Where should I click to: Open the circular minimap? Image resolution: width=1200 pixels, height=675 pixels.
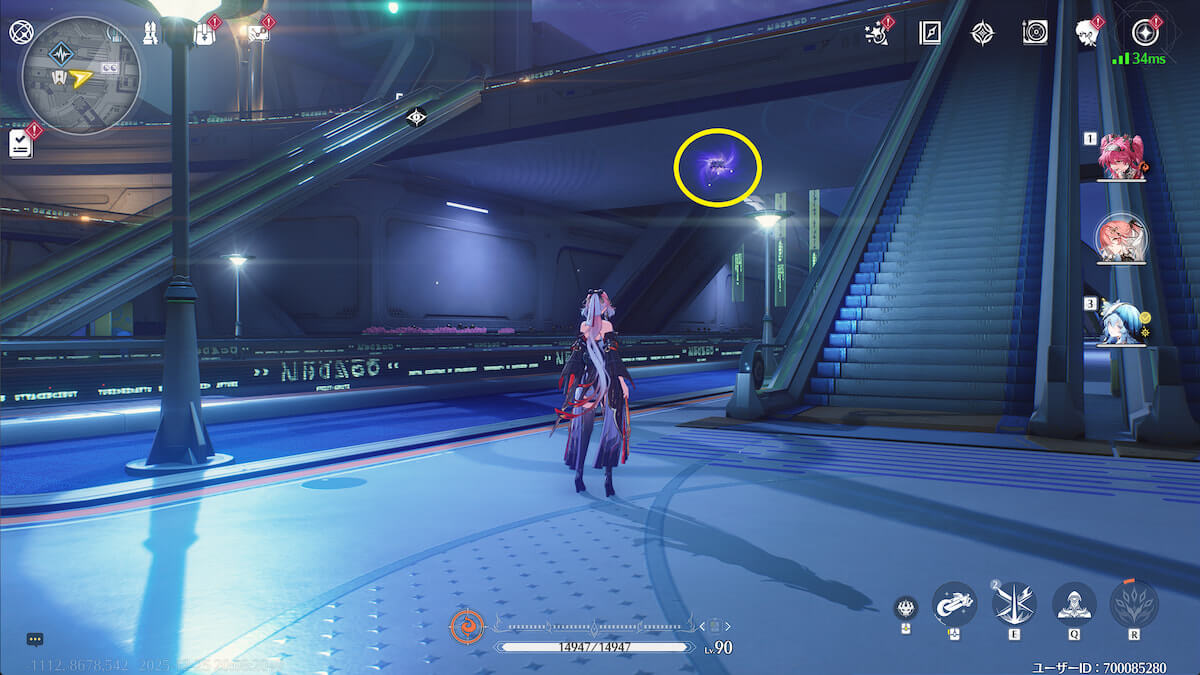coord(79,76)
